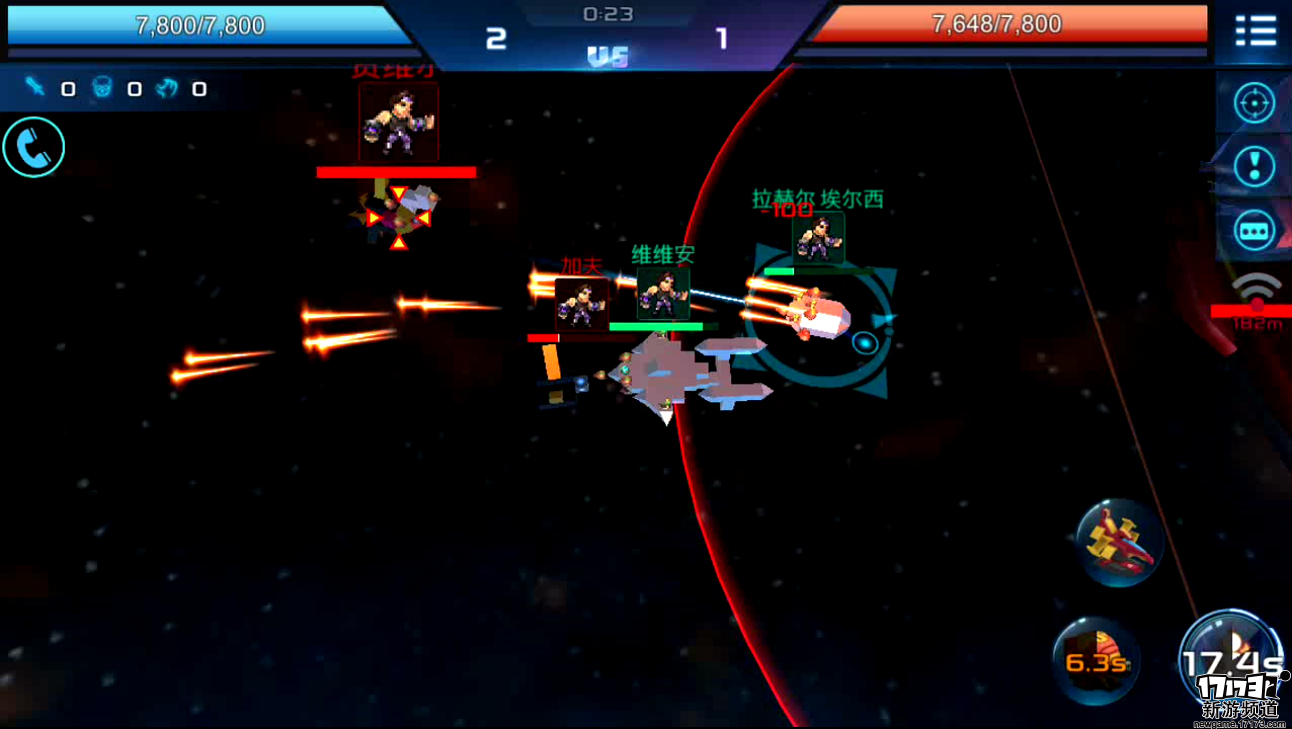Image resolution: width=1292 pixels, height=729 pixels.
Task: Open the list menu button
Action: point(1255,31)
